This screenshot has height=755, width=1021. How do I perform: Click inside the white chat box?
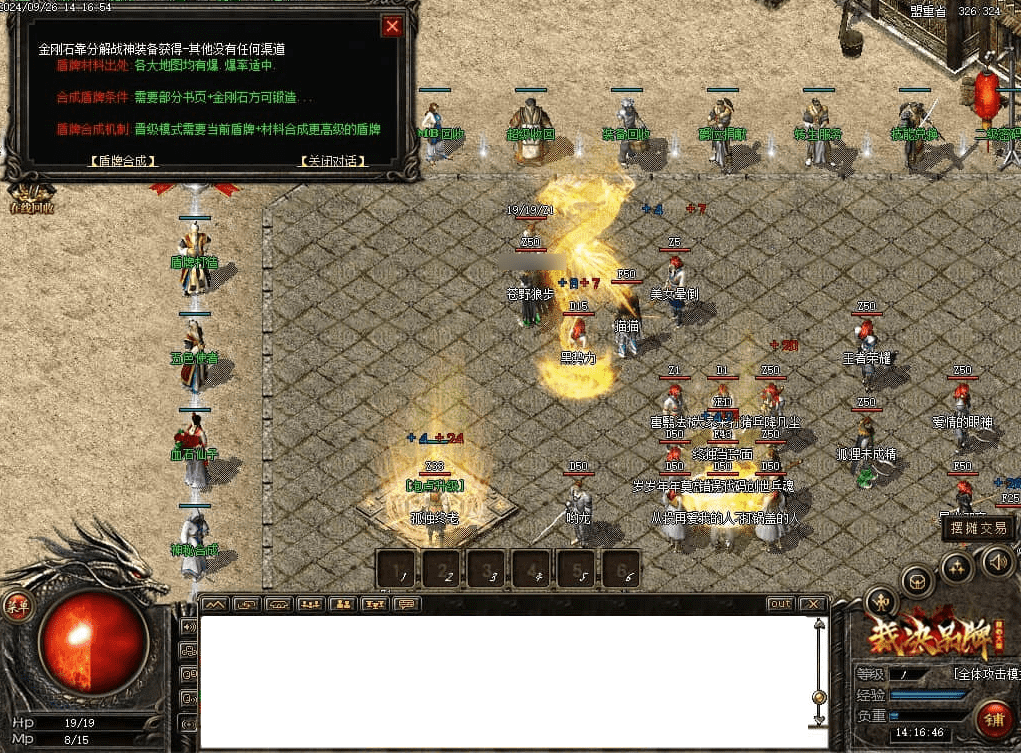(x=500, y=680)
